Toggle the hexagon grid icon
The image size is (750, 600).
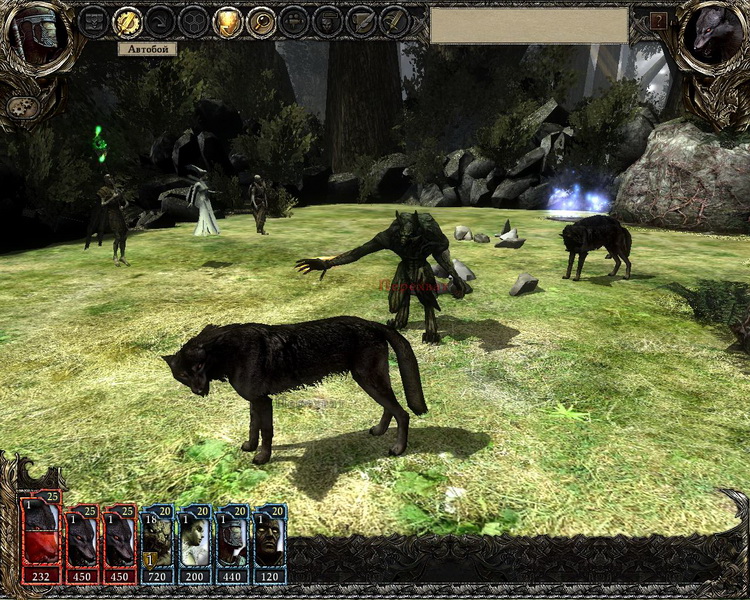[194, 21]
